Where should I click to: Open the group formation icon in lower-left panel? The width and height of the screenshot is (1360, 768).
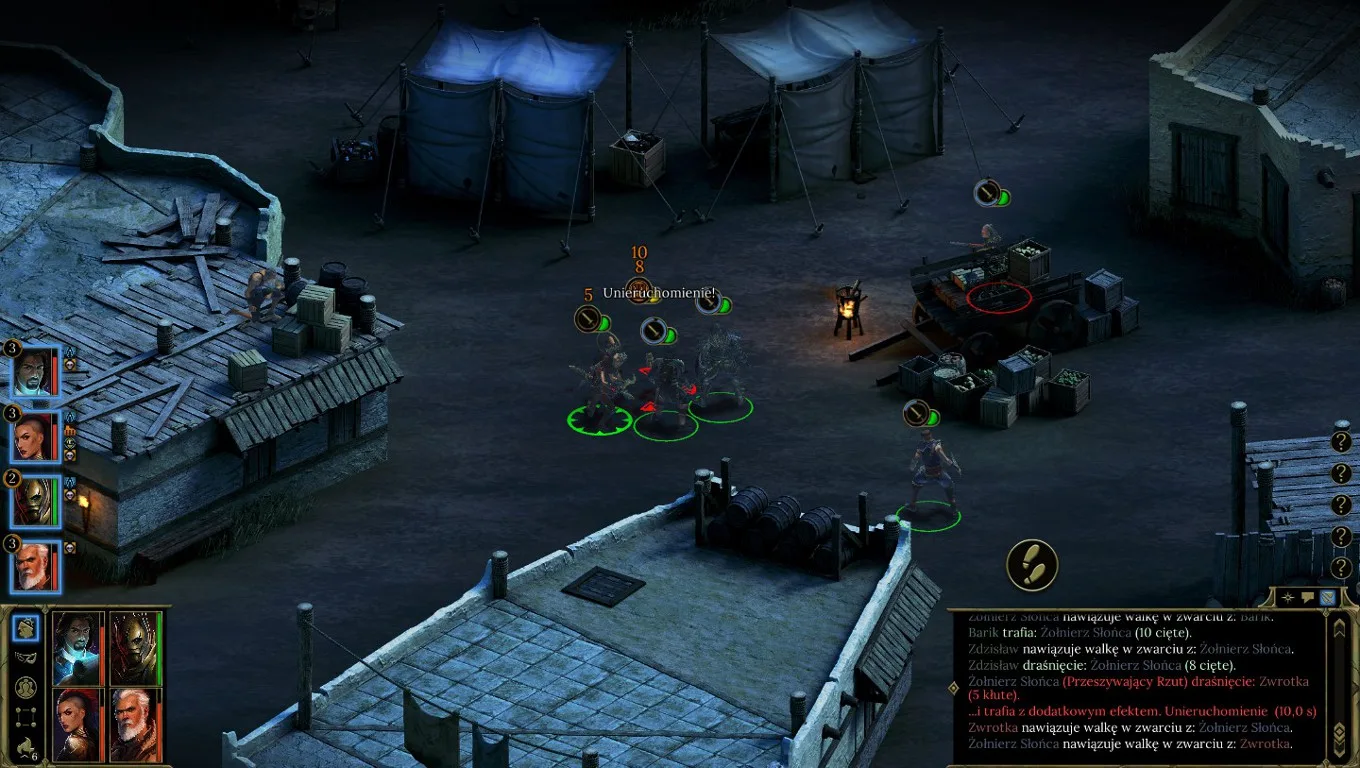(26, 687)
